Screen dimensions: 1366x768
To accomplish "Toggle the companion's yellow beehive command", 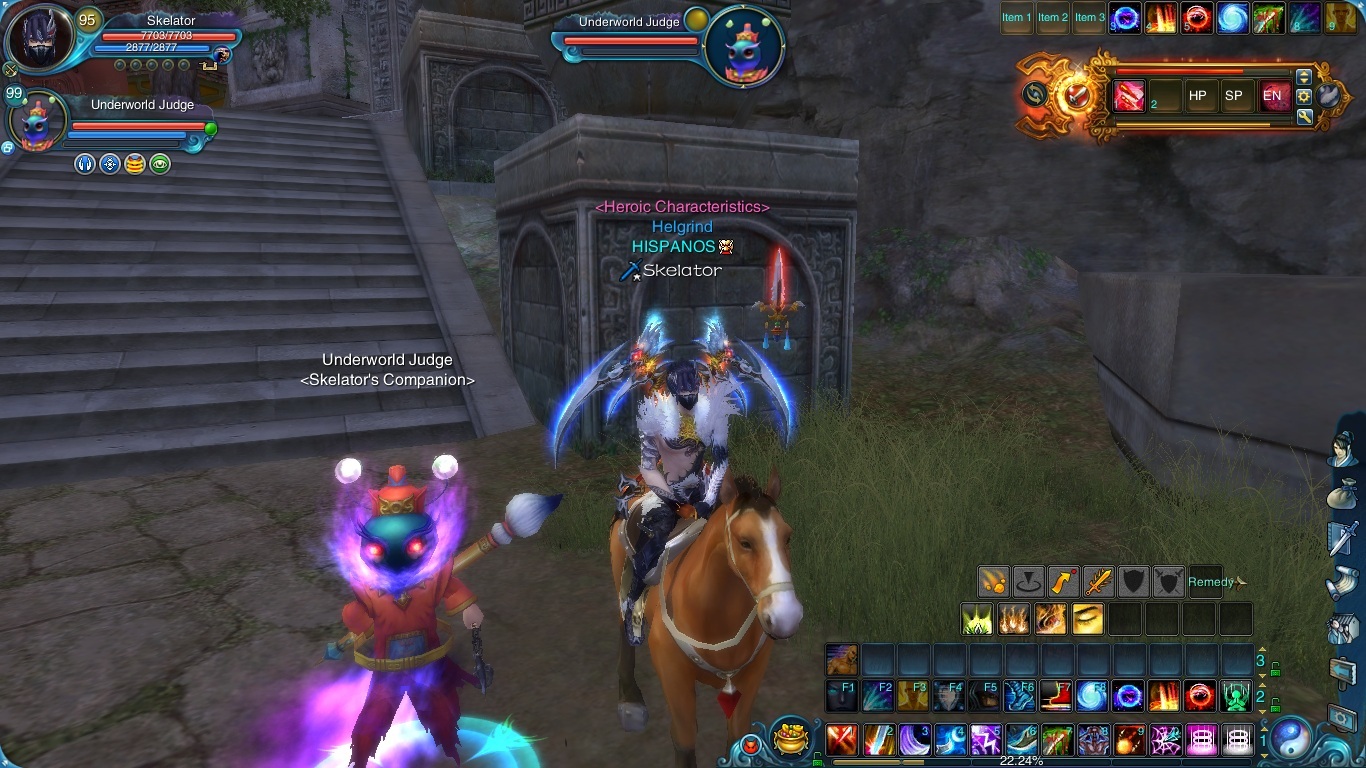I will (135, 164).
